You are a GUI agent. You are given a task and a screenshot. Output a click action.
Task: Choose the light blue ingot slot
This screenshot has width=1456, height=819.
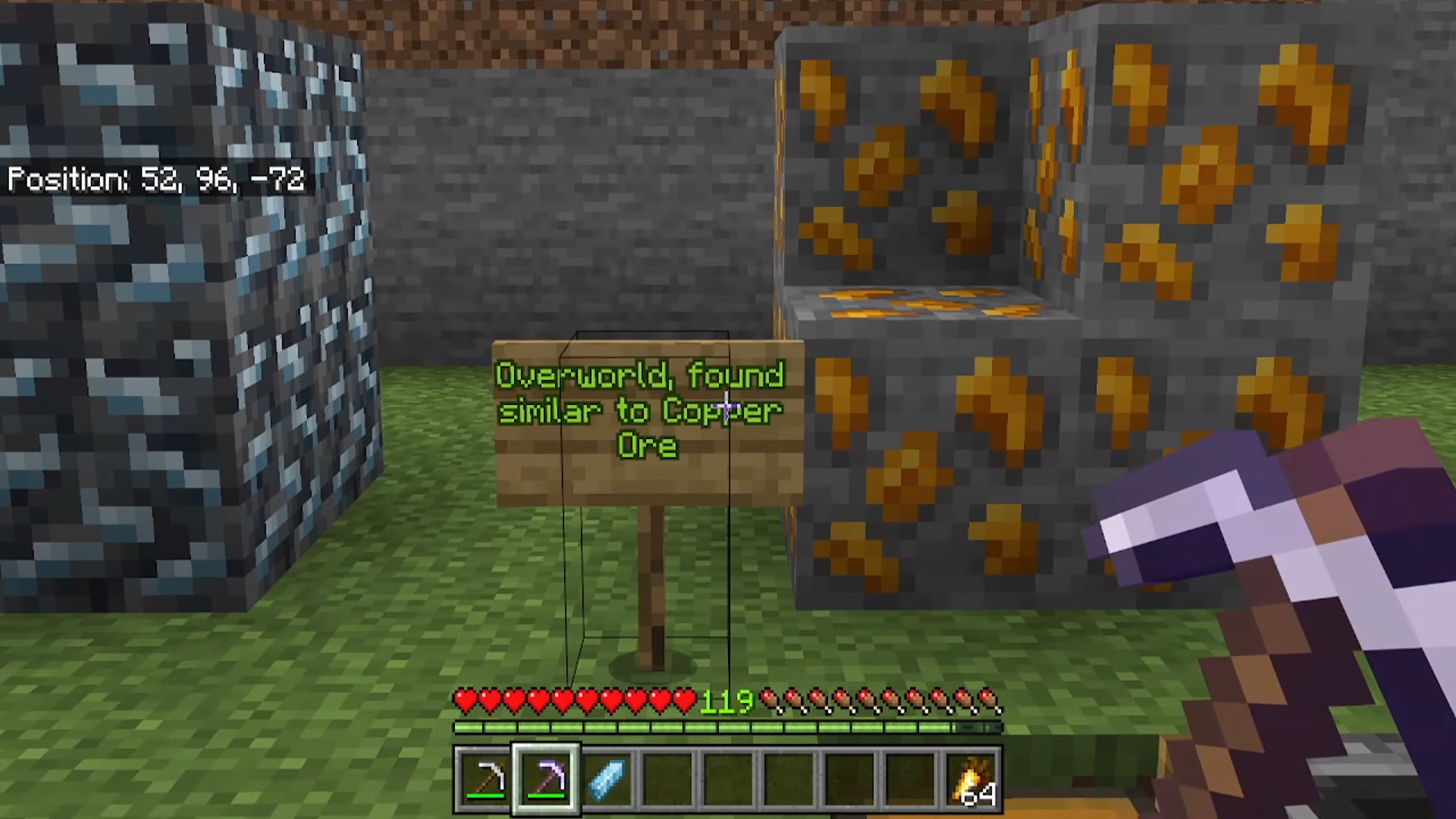[x=607, y=779]
